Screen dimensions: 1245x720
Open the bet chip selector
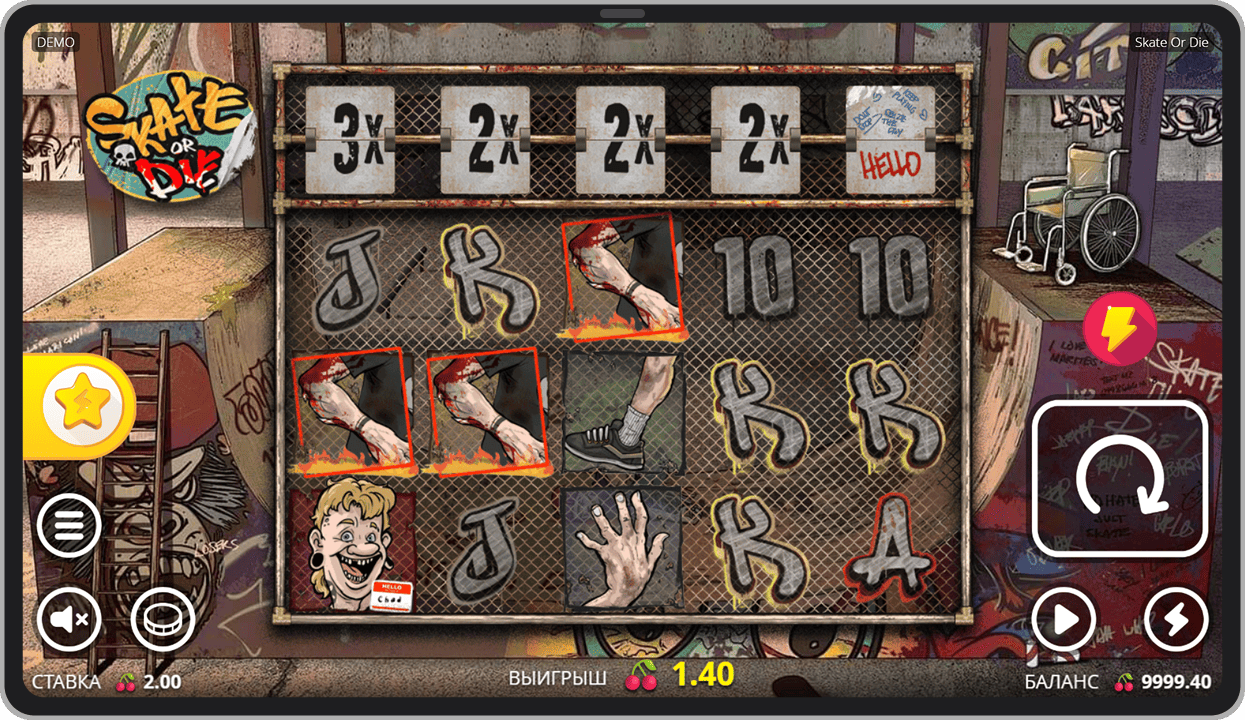coord(162,621)
